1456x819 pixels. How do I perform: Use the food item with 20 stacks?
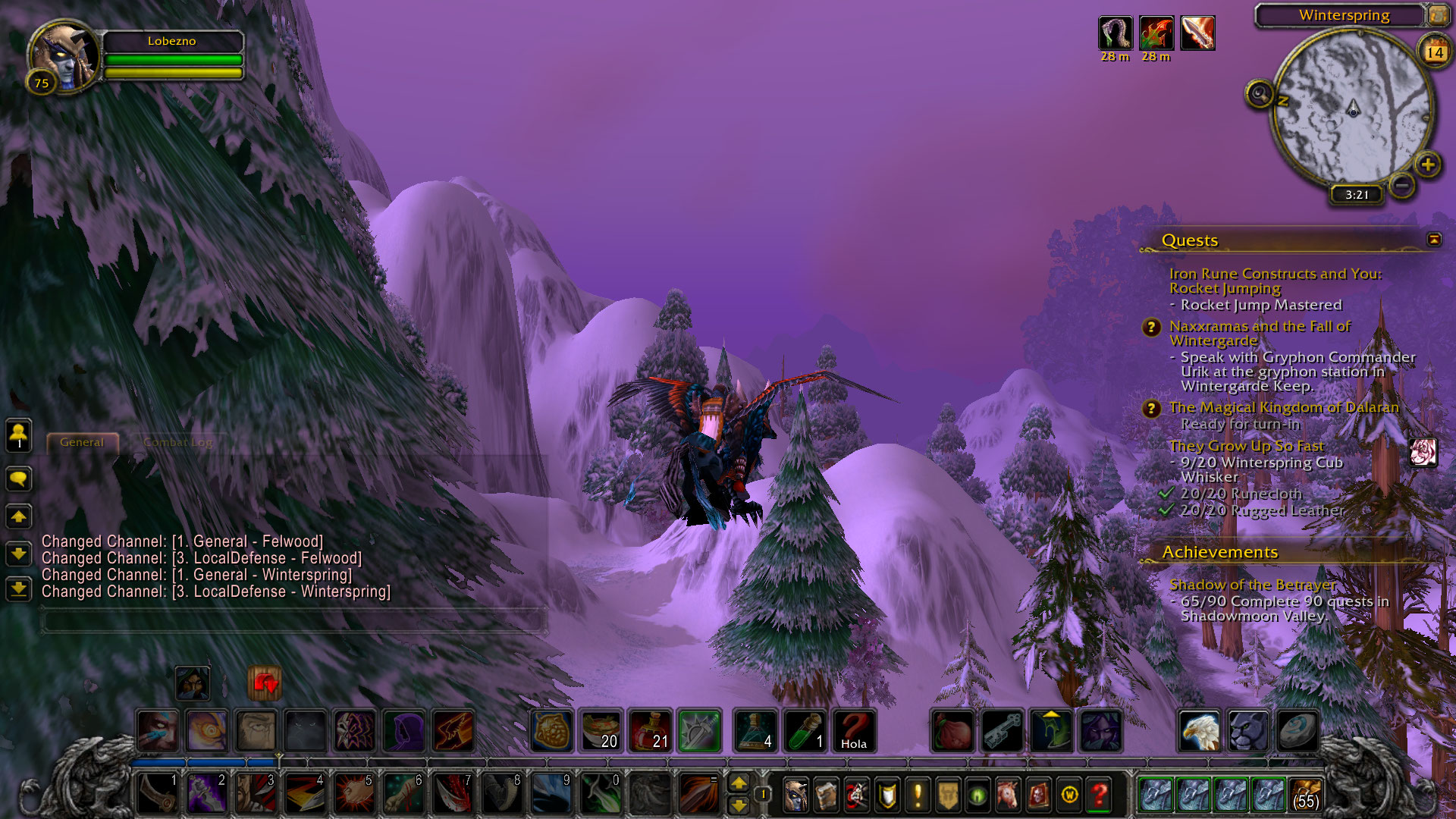tap(601, 731)
